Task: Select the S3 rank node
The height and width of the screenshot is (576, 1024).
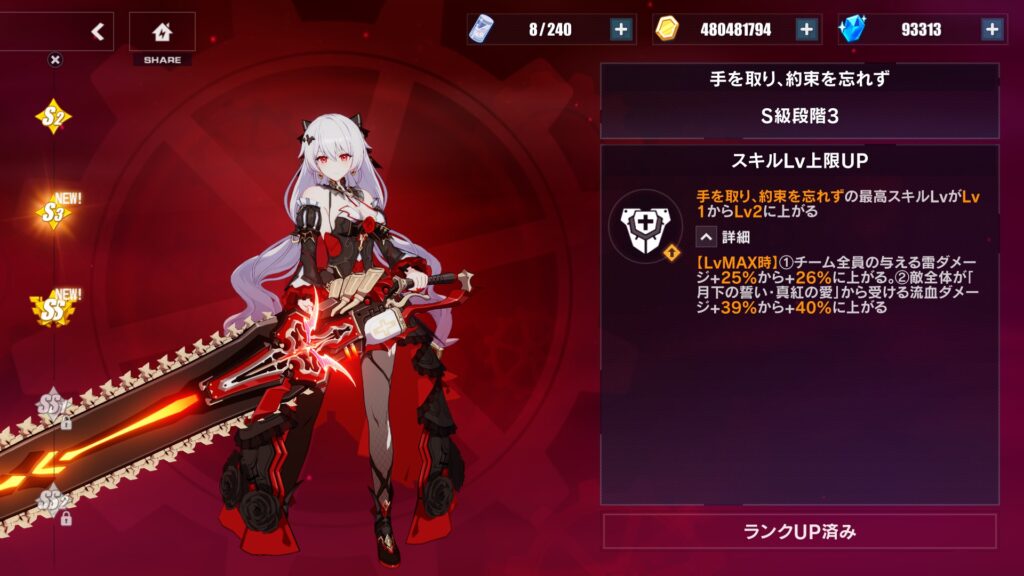Action: [55, 211]
